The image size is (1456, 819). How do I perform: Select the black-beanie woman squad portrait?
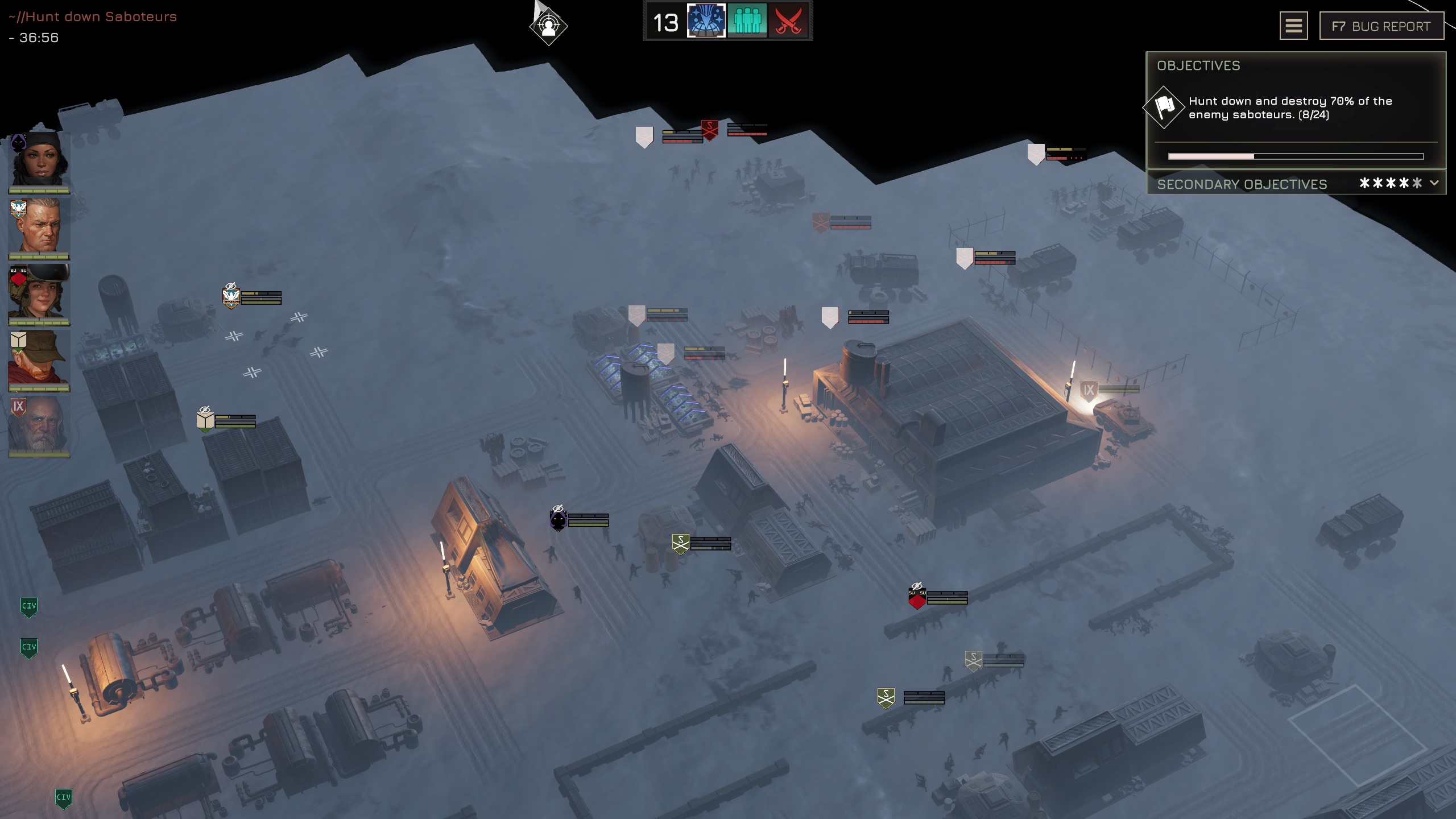(39, 161)
